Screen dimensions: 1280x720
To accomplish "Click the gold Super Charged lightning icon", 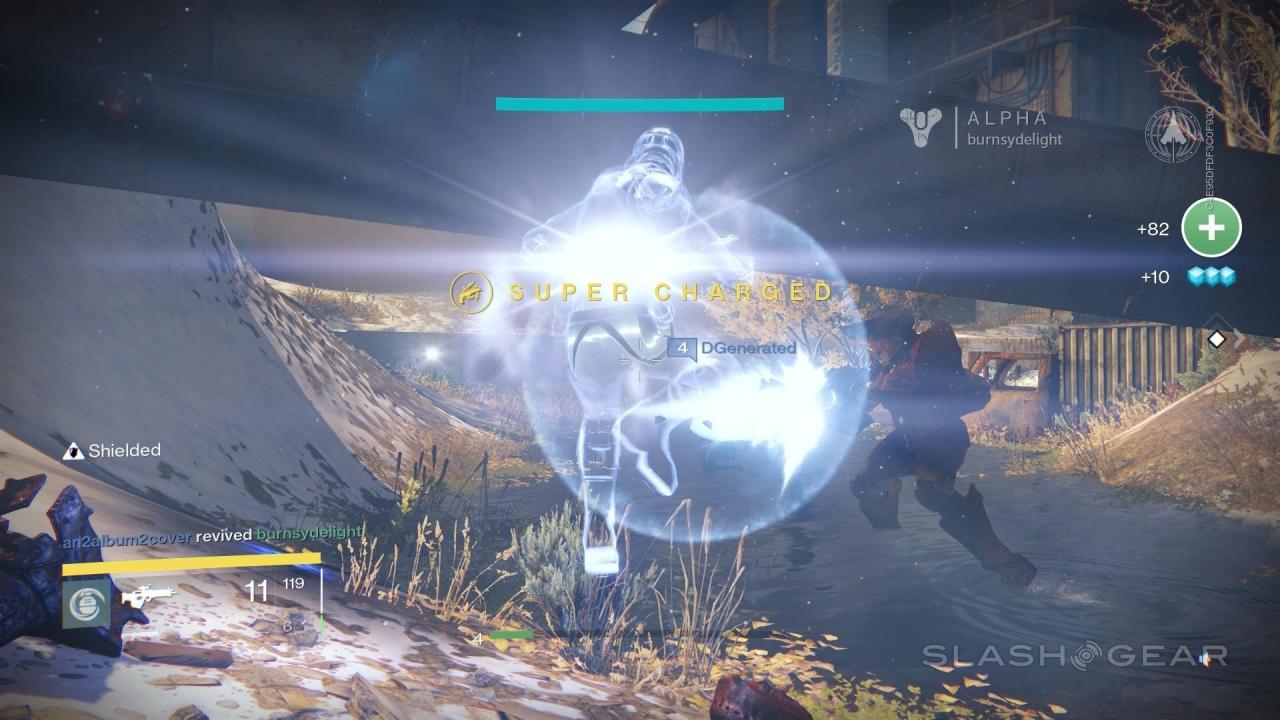I will pos(473,293).
